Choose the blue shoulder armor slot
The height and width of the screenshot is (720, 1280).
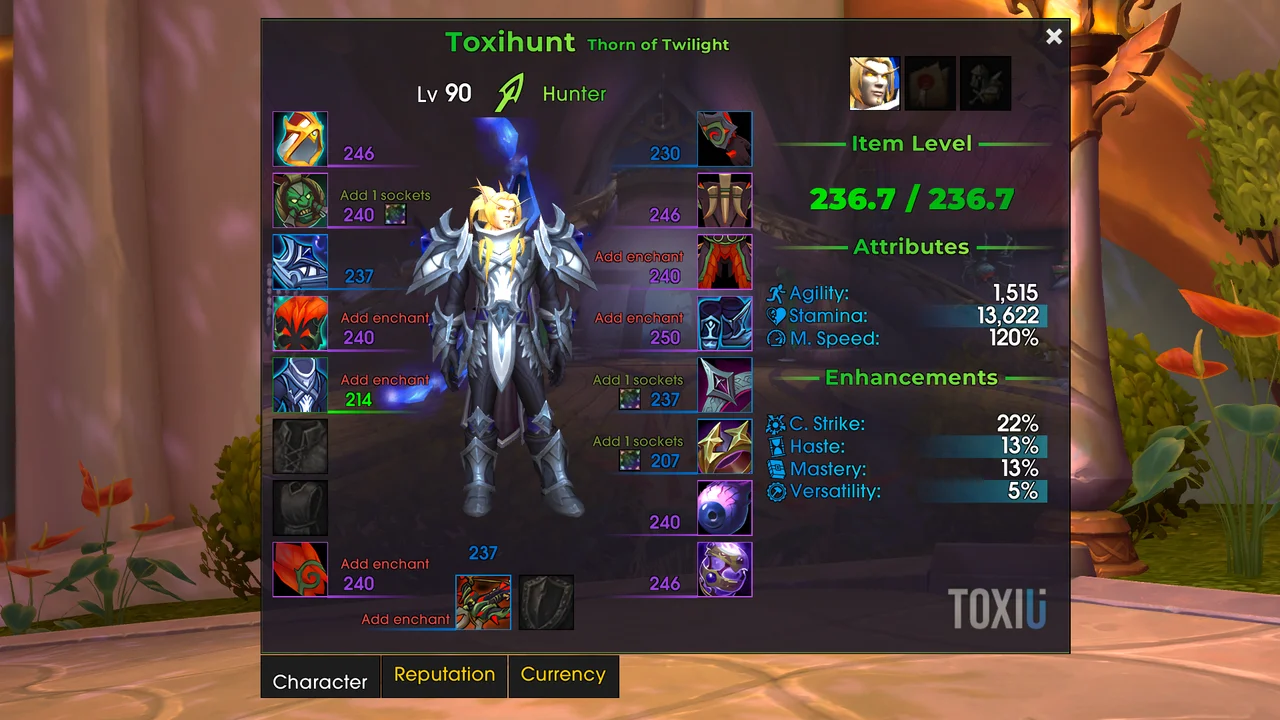pyautogui.click(x=300, y=262)
